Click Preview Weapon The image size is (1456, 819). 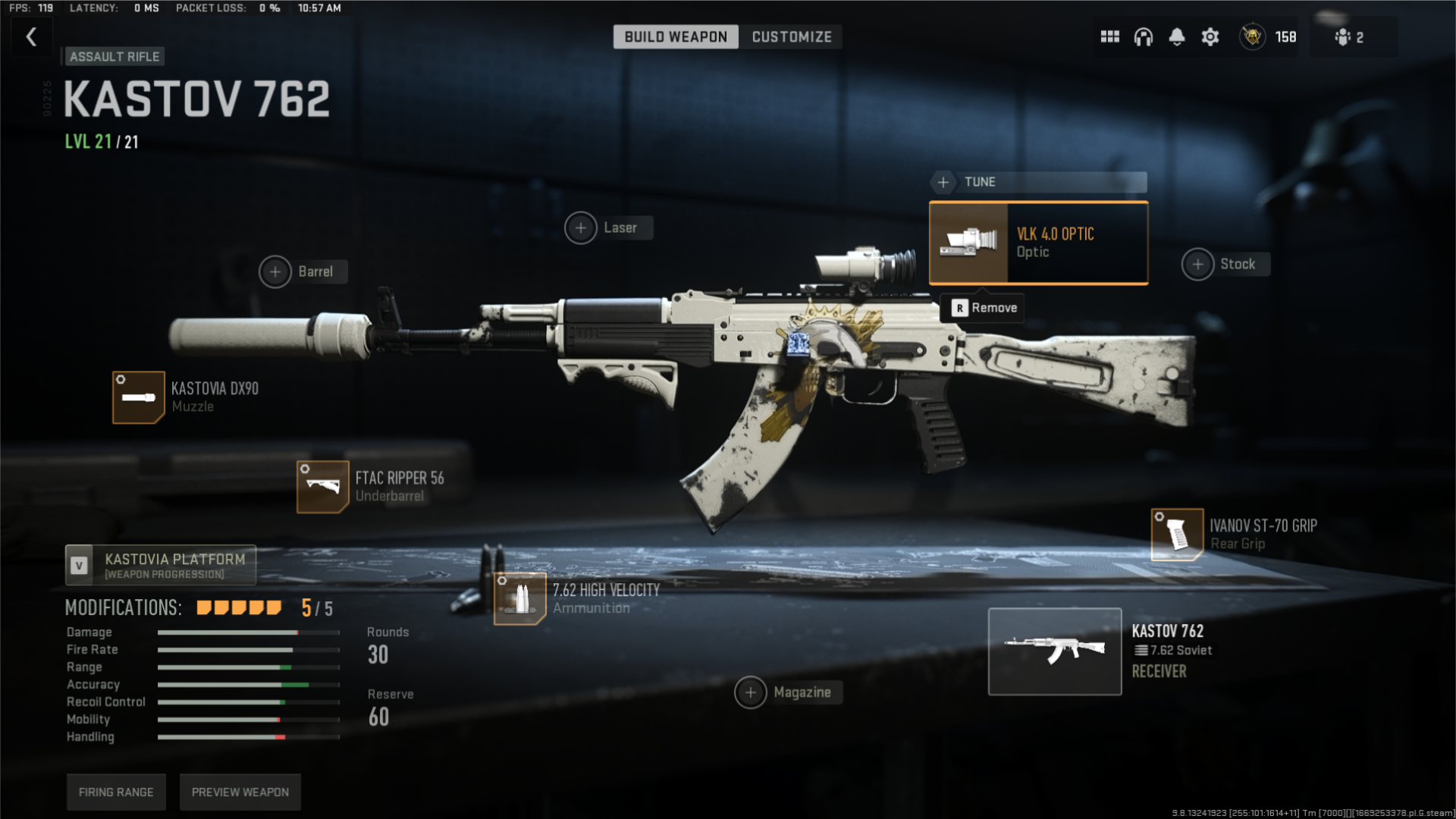point(240,792)
